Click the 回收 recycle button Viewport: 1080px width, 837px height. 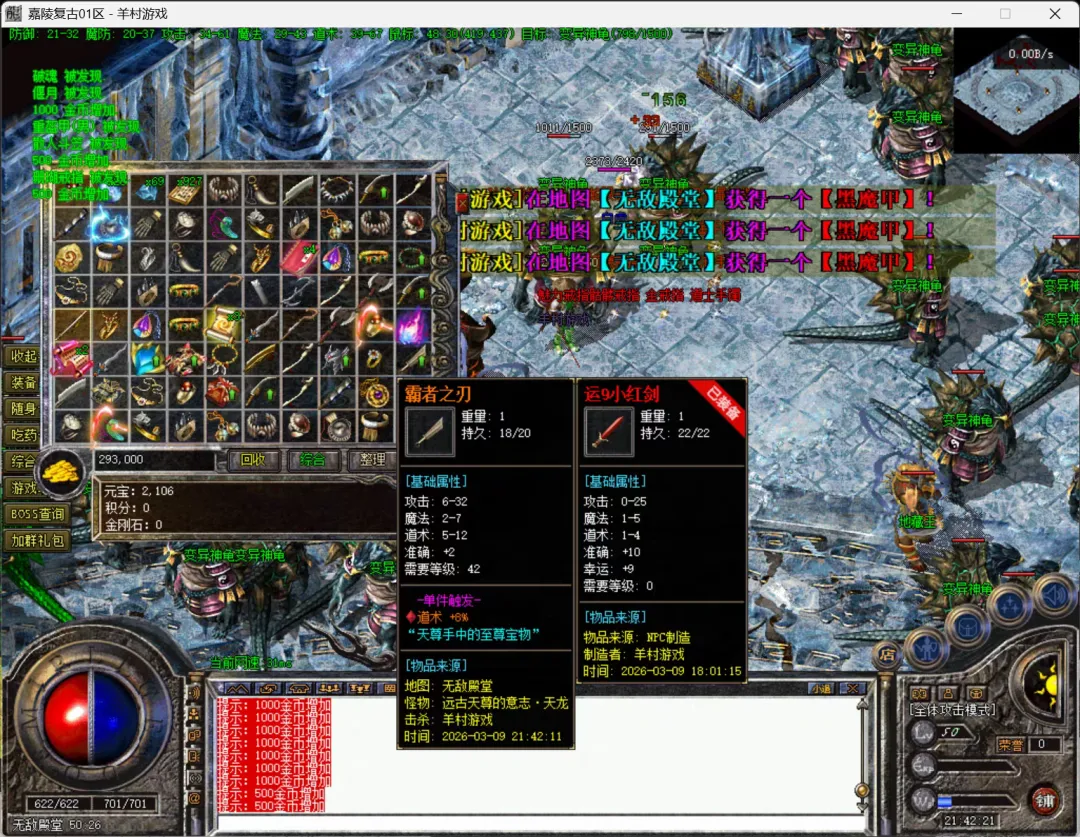tap(253, 460)
